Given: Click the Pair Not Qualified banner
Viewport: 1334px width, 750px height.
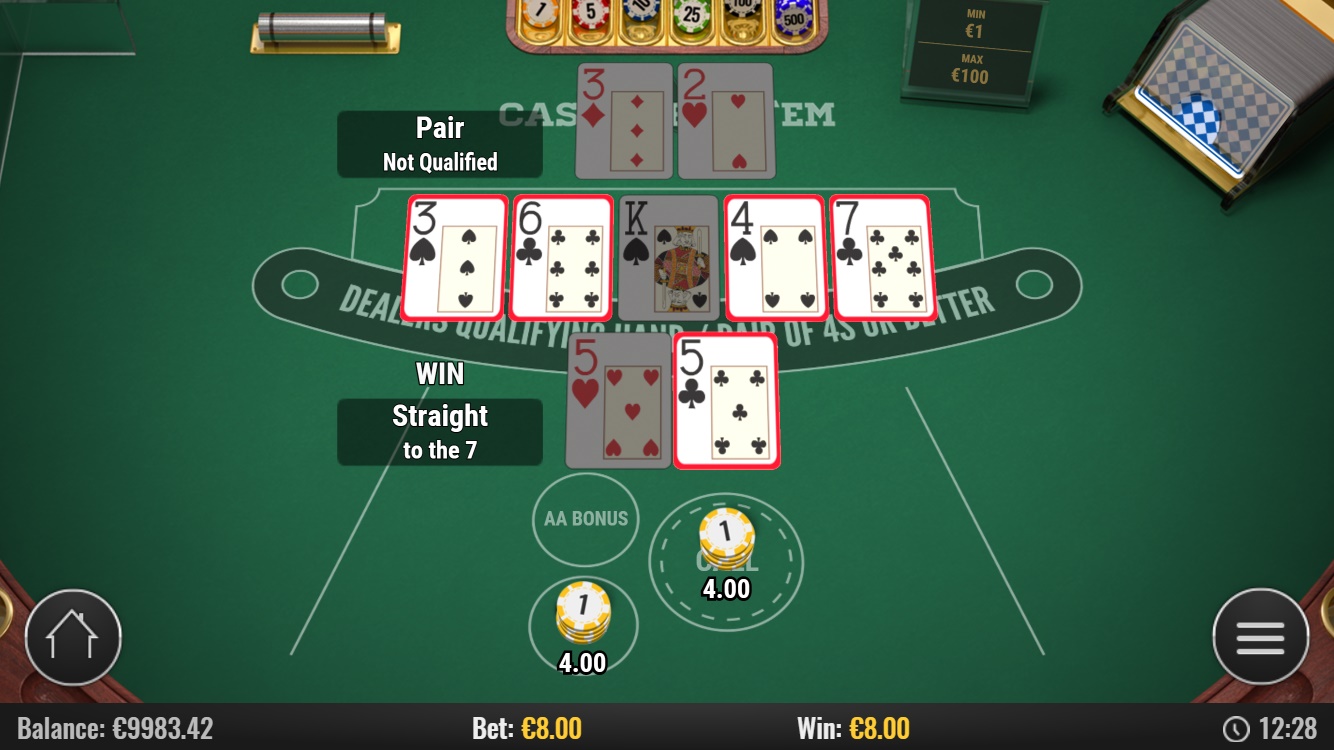Looking at the screenshot, I should [440, 143].
